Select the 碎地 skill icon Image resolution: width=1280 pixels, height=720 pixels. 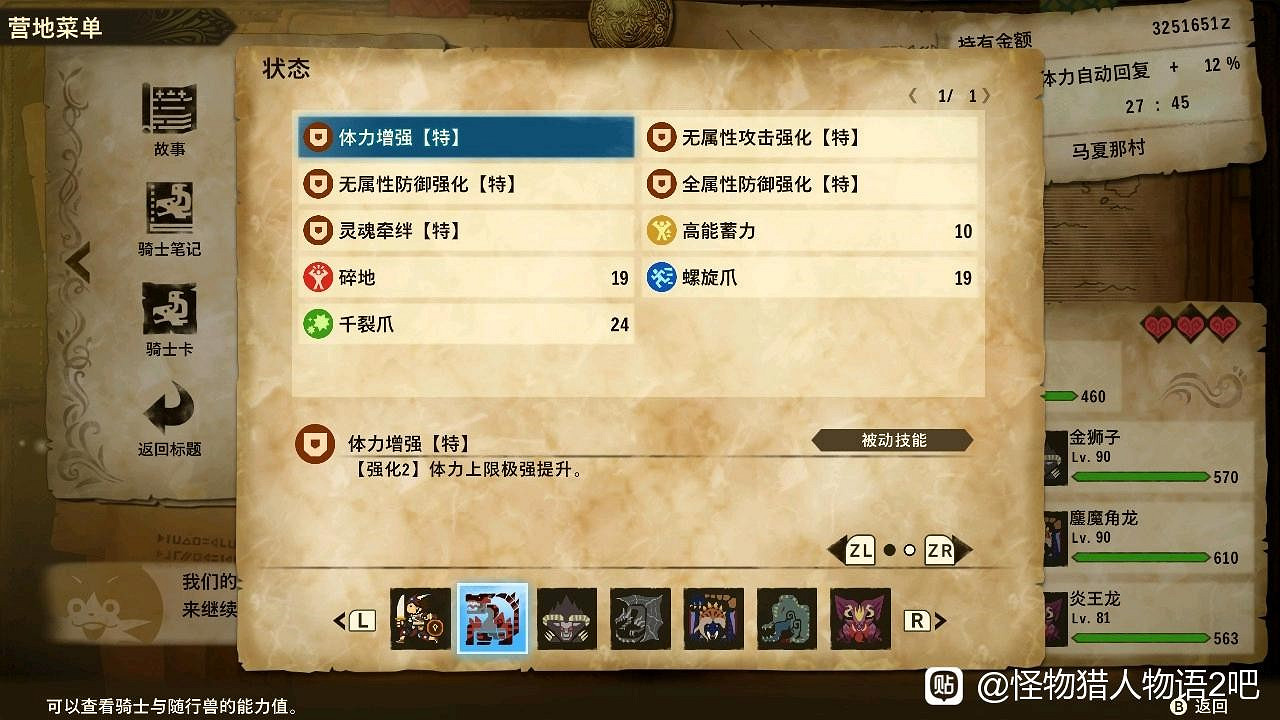point(318,278)
